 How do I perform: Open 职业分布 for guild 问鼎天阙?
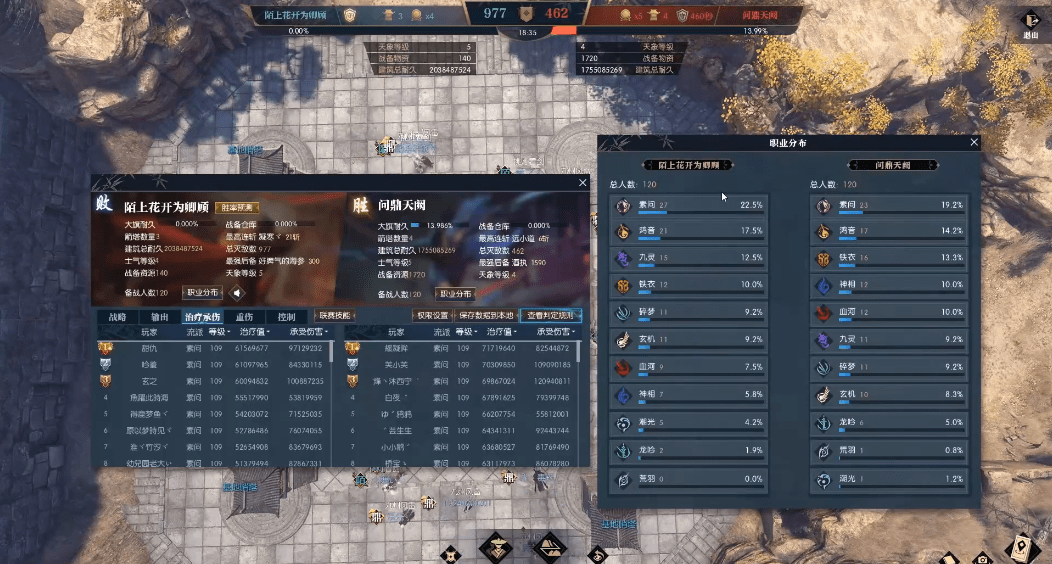click(455, 294)
